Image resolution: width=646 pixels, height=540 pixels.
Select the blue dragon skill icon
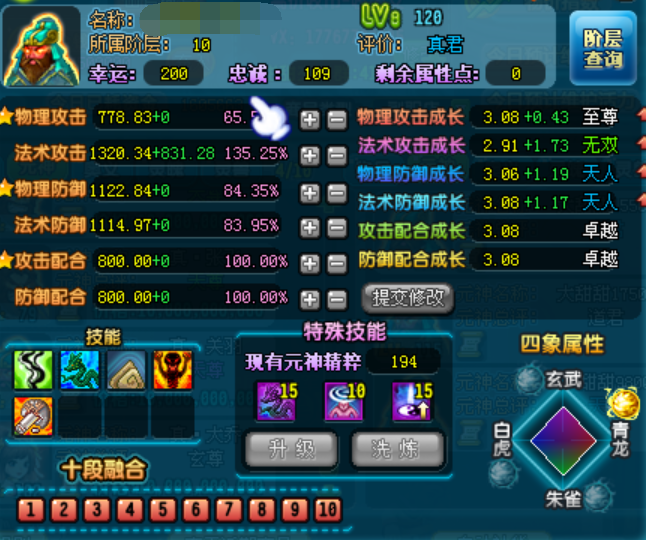click(78, 371)
